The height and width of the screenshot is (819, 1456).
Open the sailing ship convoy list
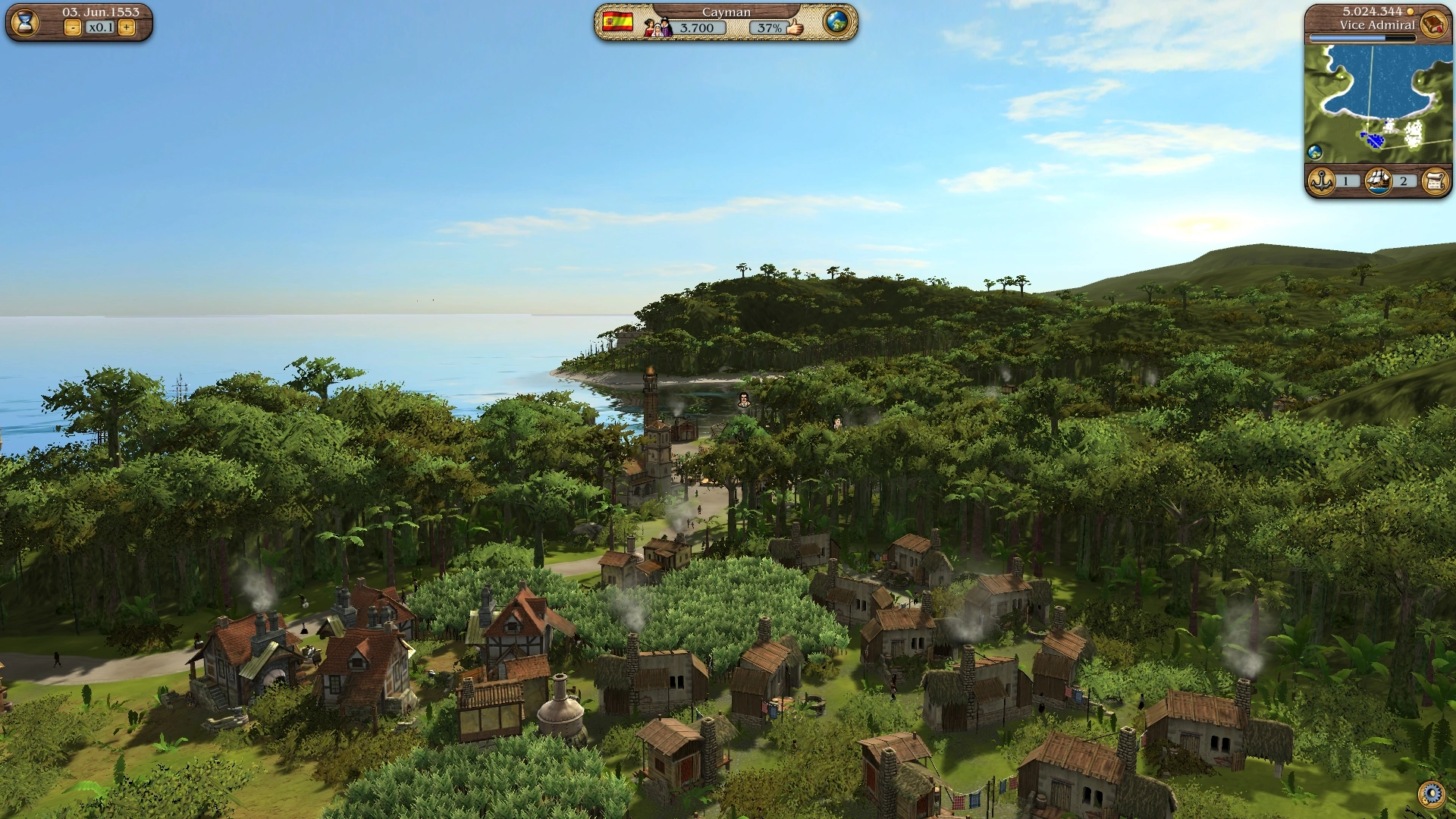point(1379,181)
